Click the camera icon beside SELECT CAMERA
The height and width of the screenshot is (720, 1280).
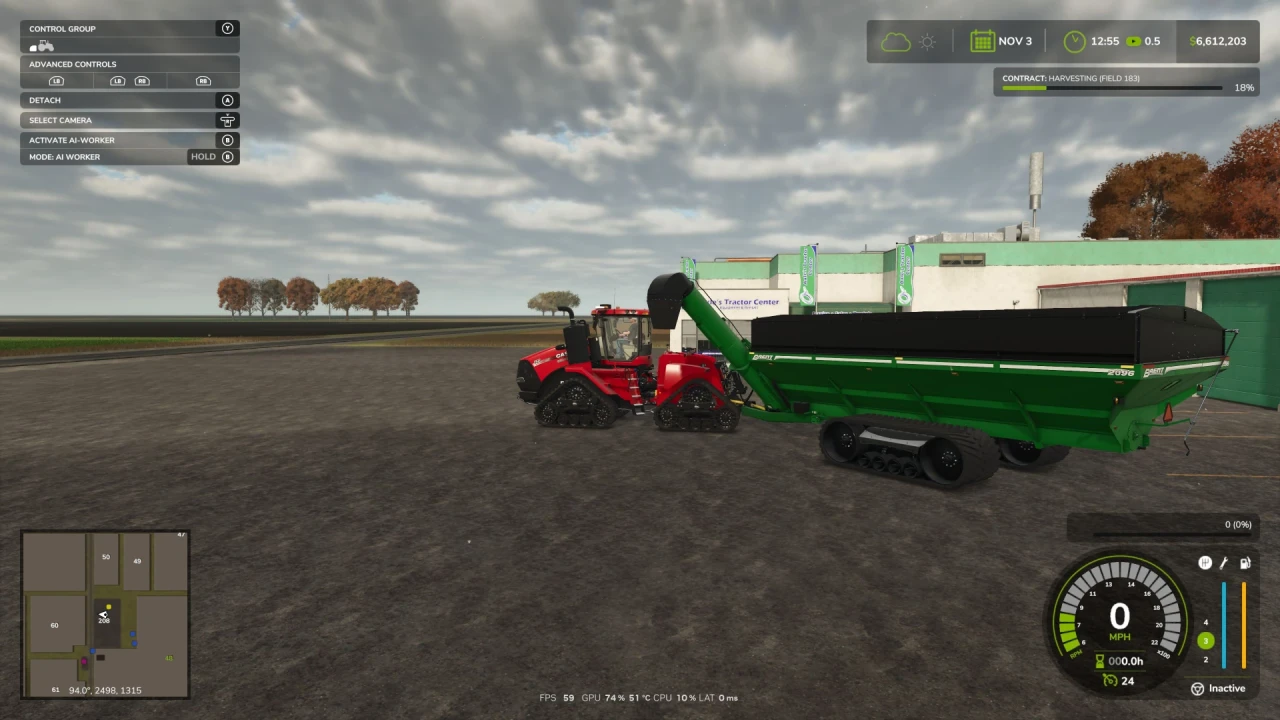point(227,120)
